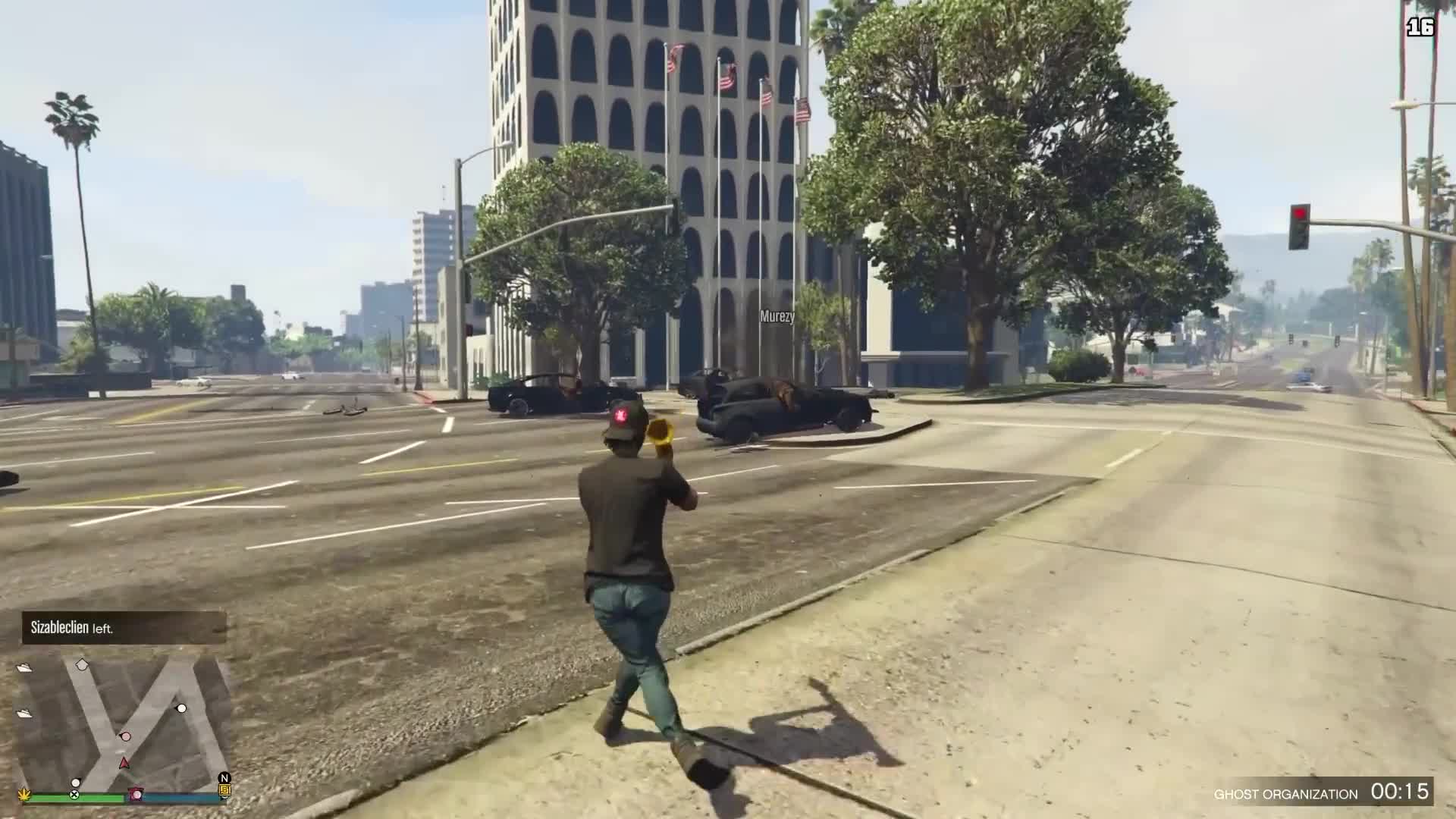The height and width of the screenshot is (819, 1456).
Task: Select the upper boat blip on the minimap
Action: [x=26, y=667]
